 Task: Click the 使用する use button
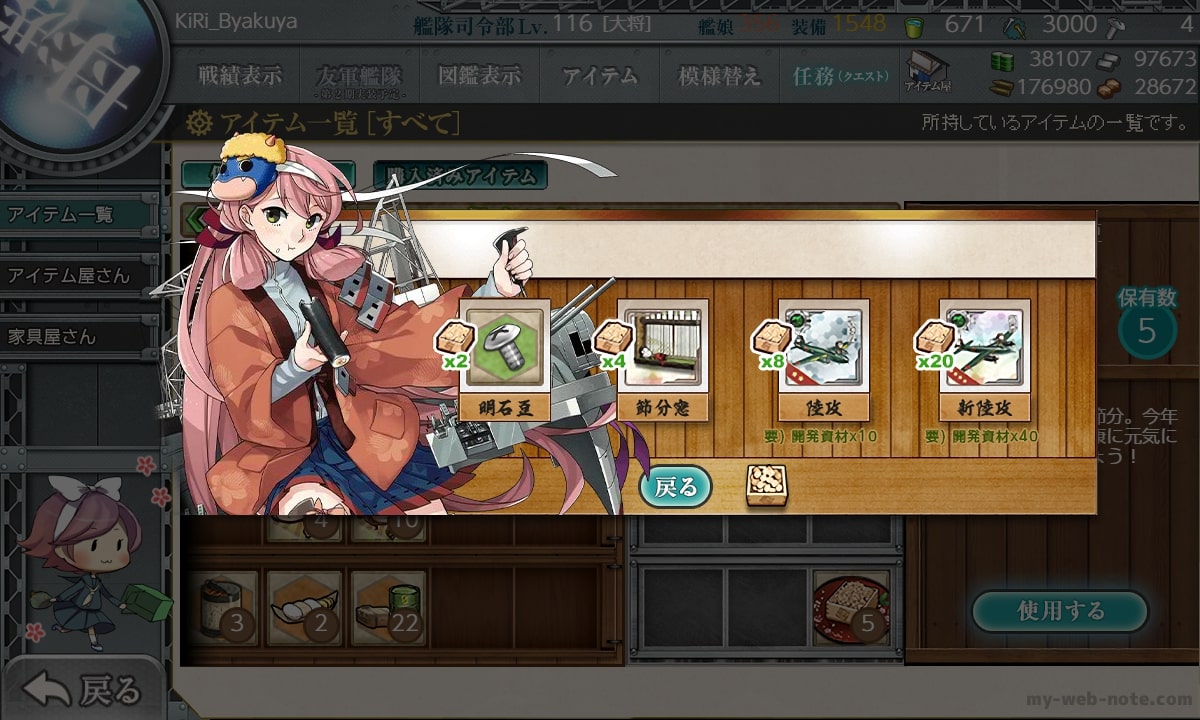[x=1060, y=611]
